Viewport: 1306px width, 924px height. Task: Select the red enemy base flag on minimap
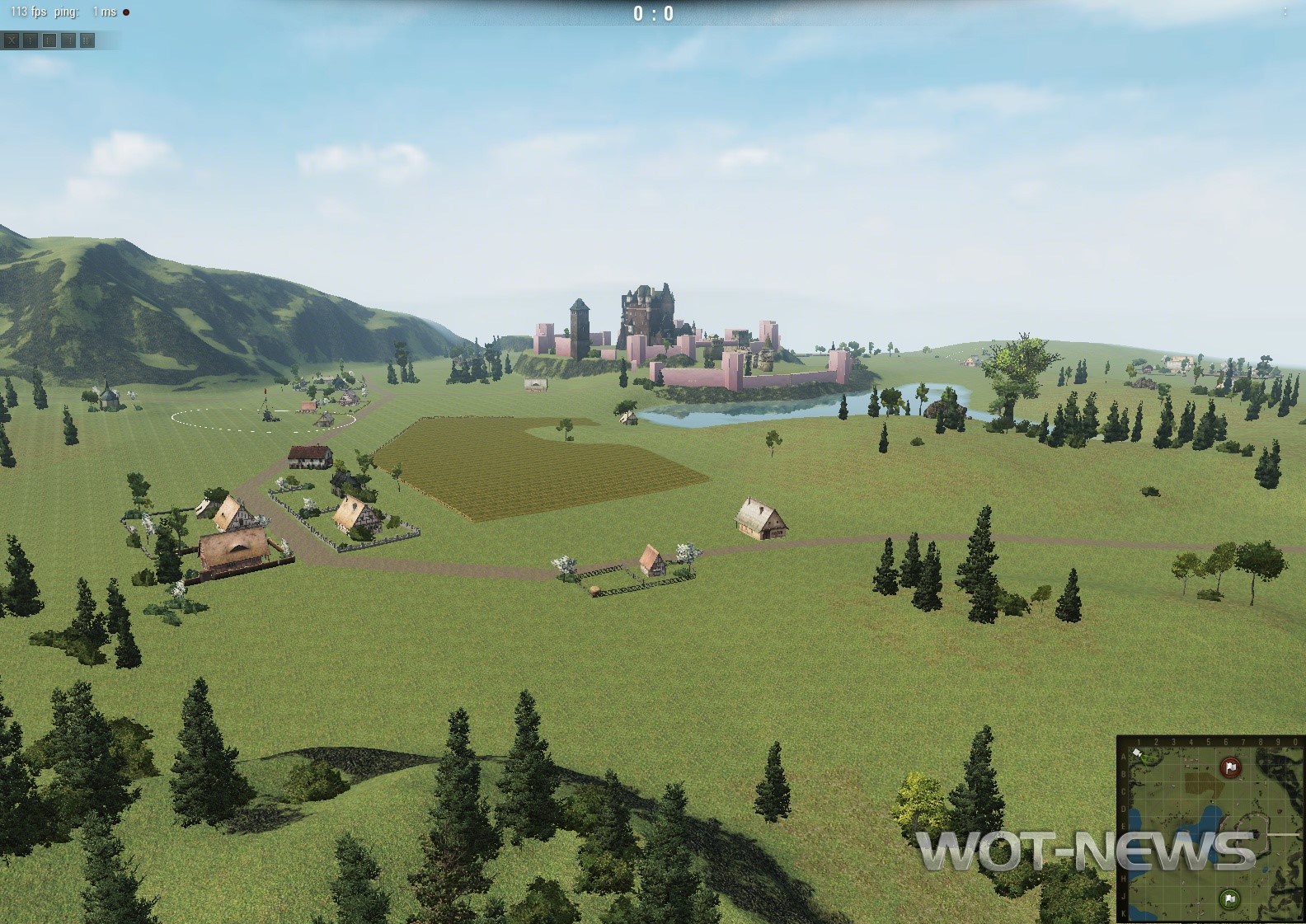pyautogui.click(x=1230, y=767)
